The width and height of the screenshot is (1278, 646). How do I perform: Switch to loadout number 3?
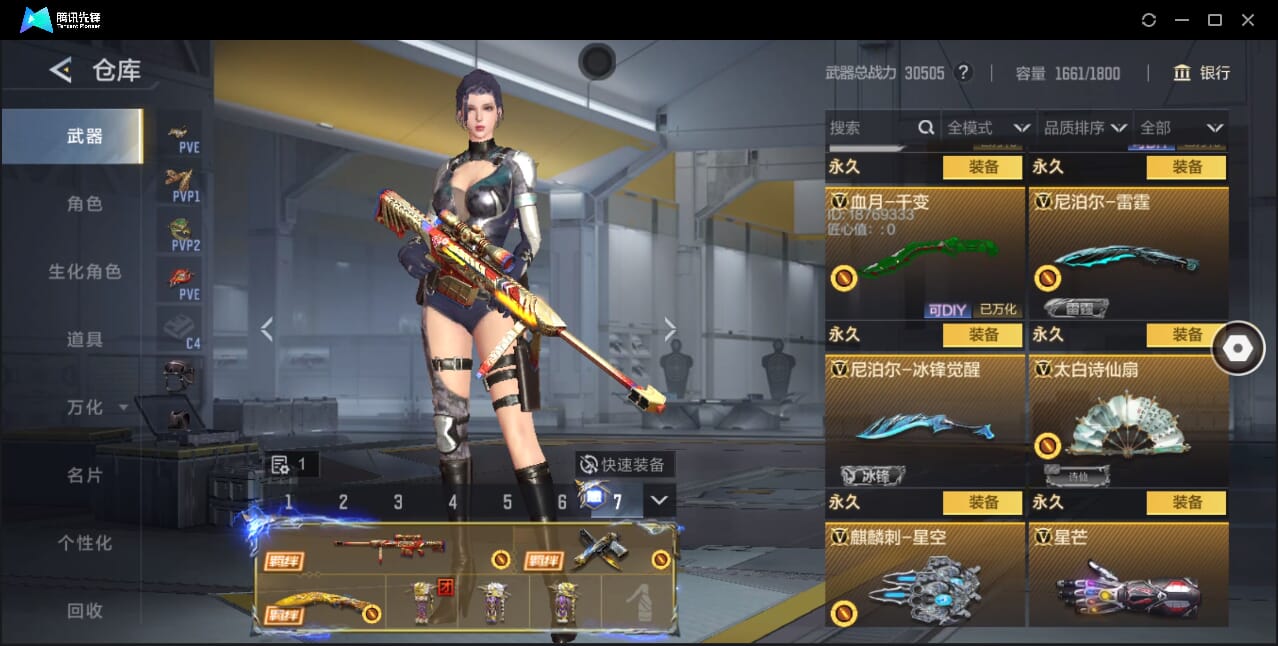click(398, 502)
